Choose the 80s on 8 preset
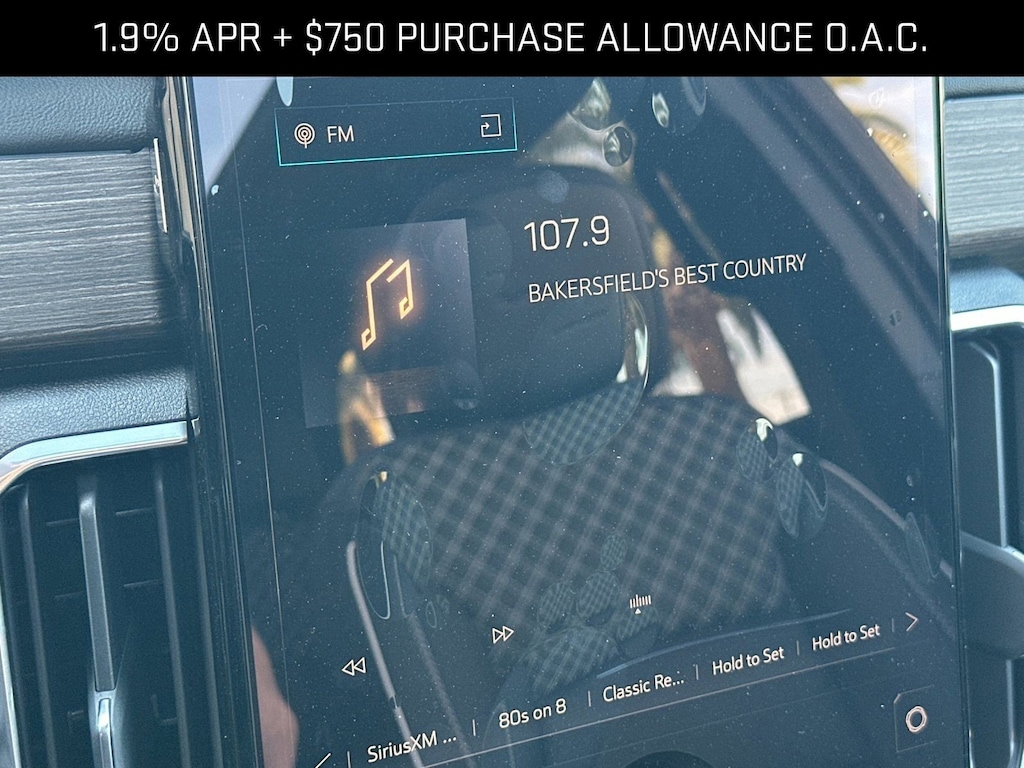The image size is (1024, 768). pos(532,712)
